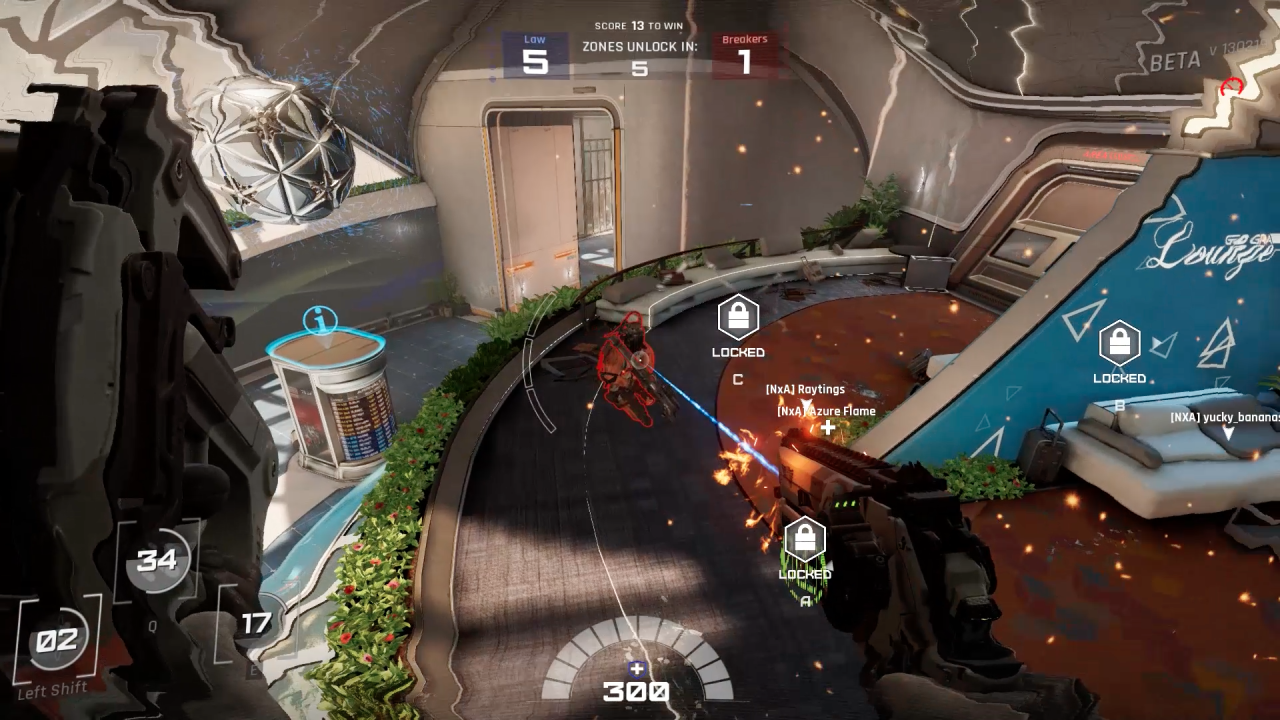Select teammate Raytings' name tag

[805, 389]
